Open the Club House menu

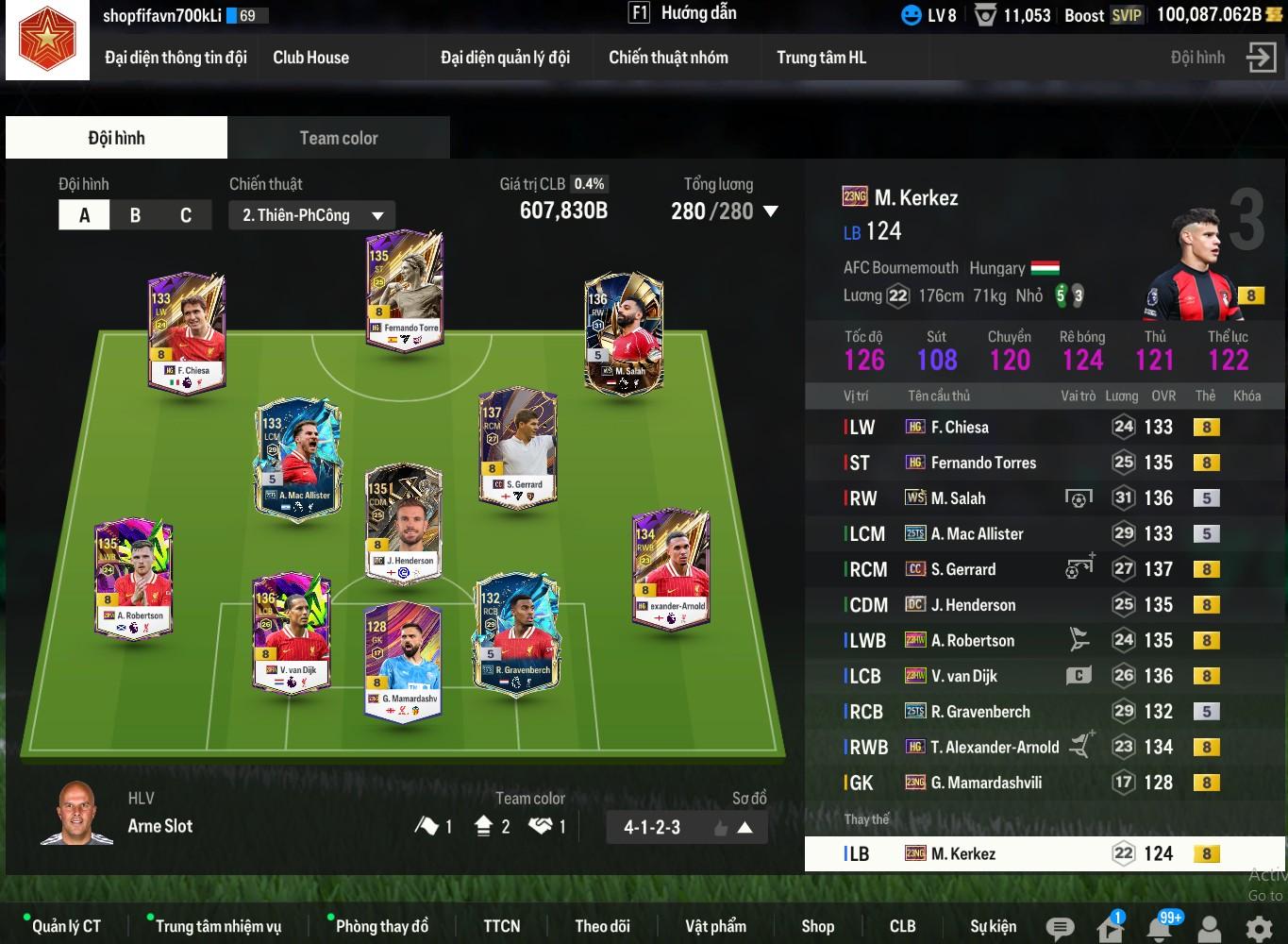(310, 58)
